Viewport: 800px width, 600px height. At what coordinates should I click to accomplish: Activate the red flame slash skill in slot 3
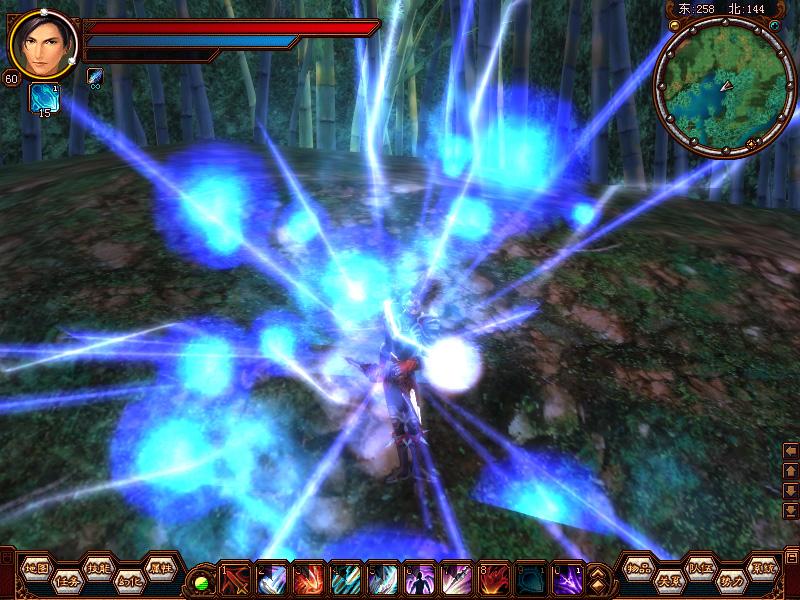309,580
